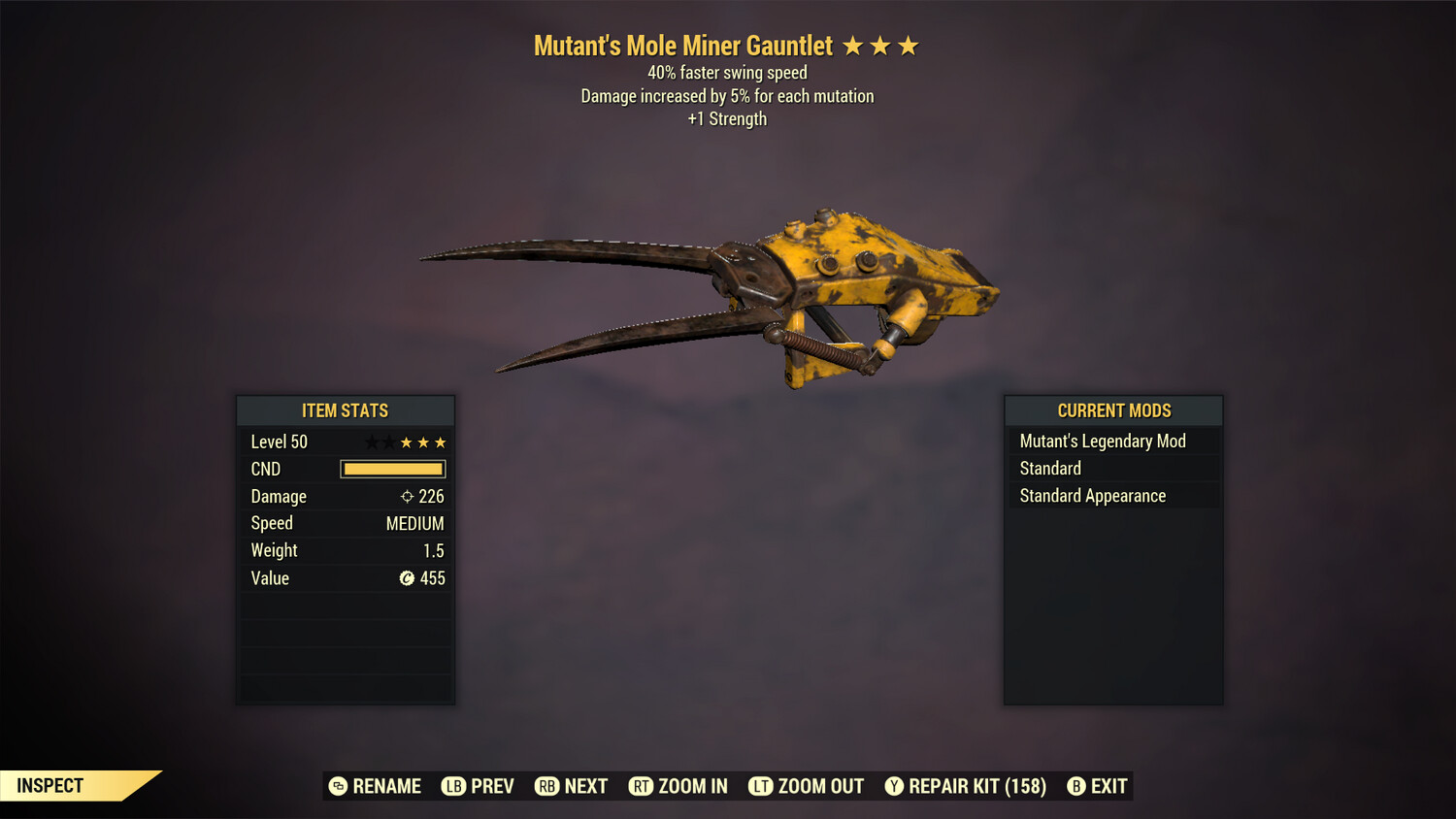This screenshot has width=1456, height=819.
Task: Click the yellow CND condition bar
Action: tap(392, 469)
